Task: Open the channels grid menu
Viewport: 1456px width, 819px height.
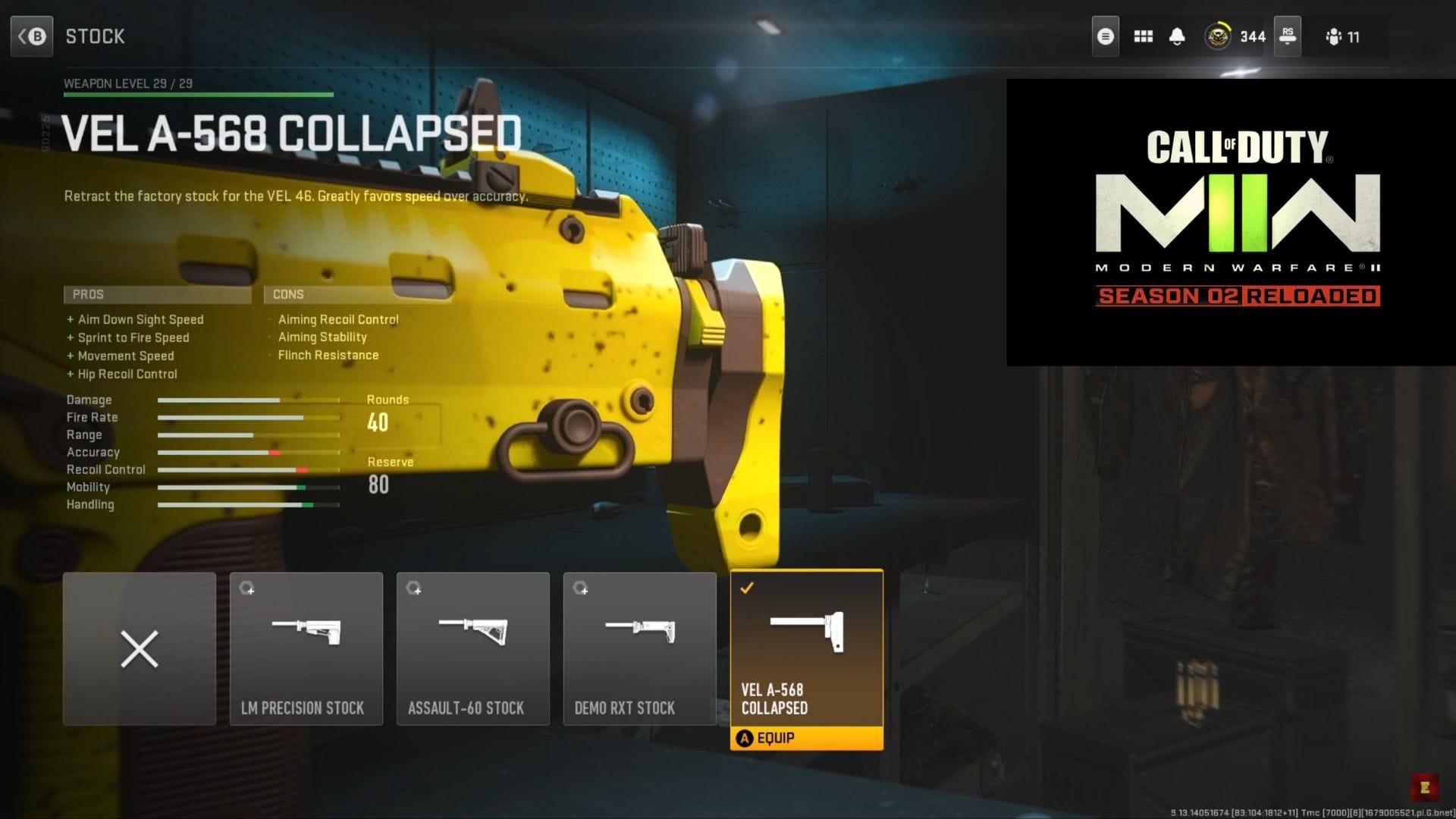Action: click(1142, 36)
